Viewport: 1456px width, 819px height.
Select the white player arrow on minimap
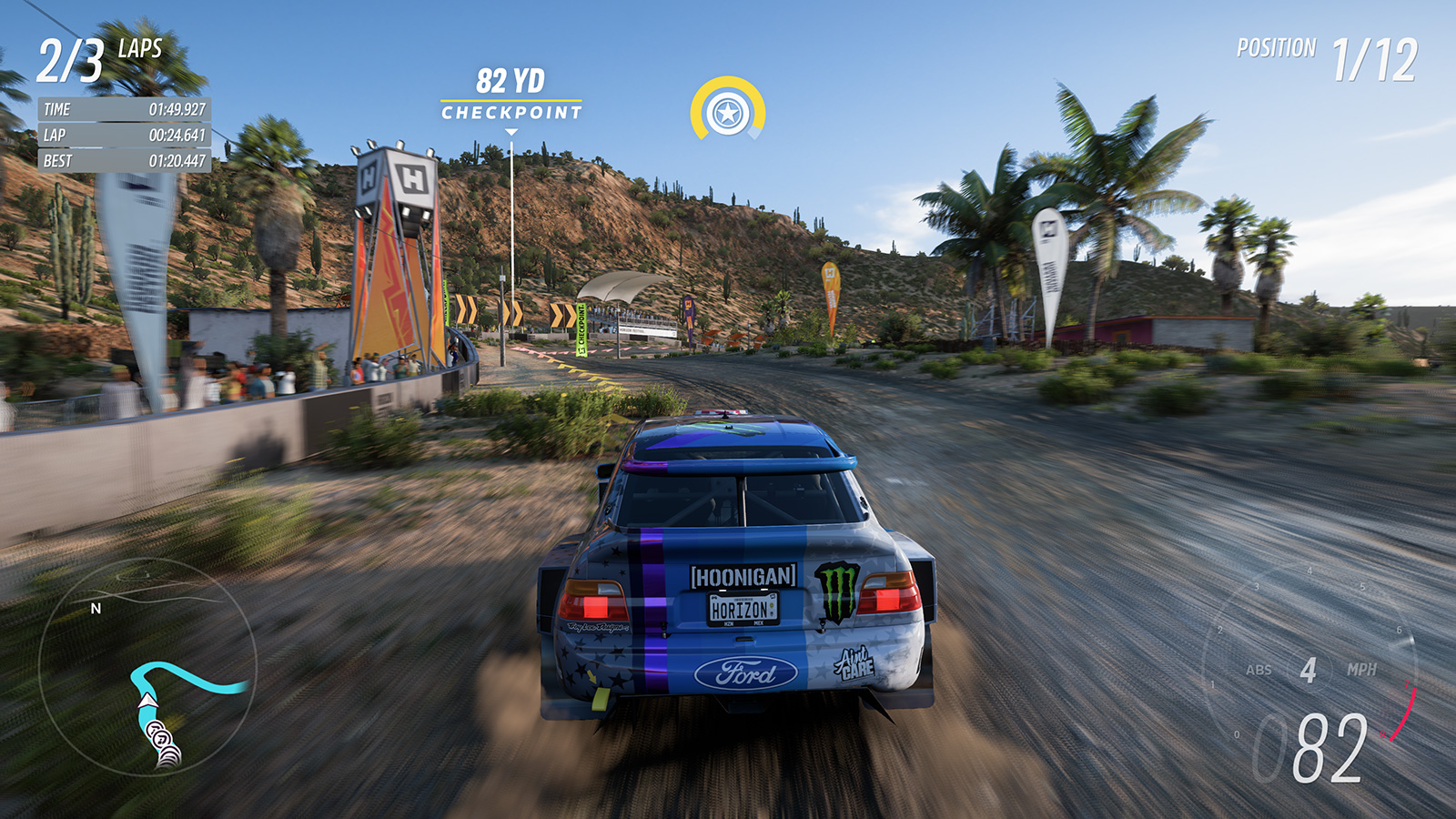tap(147, 701)
